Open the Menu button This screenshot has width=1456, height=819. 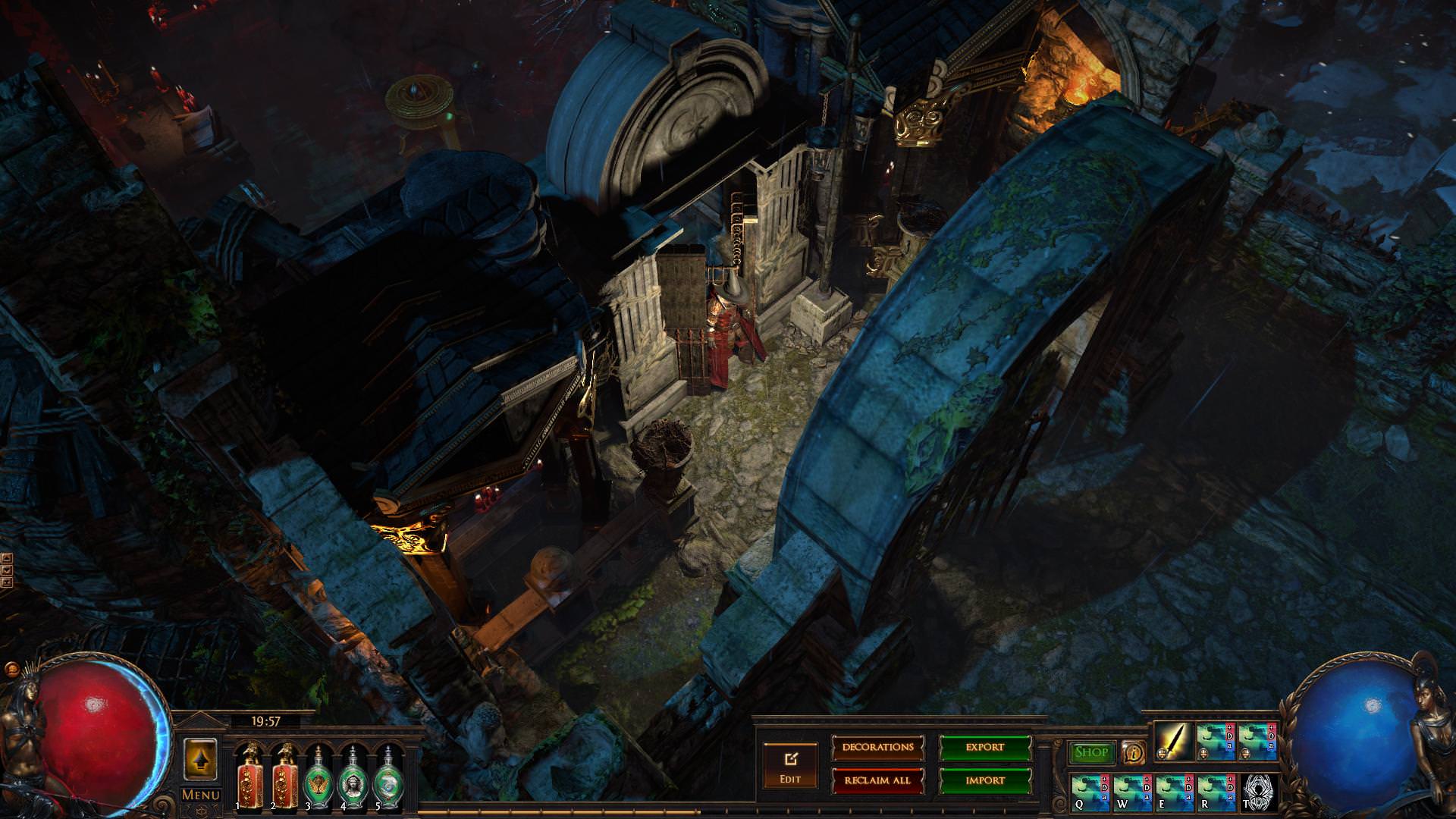200,795
